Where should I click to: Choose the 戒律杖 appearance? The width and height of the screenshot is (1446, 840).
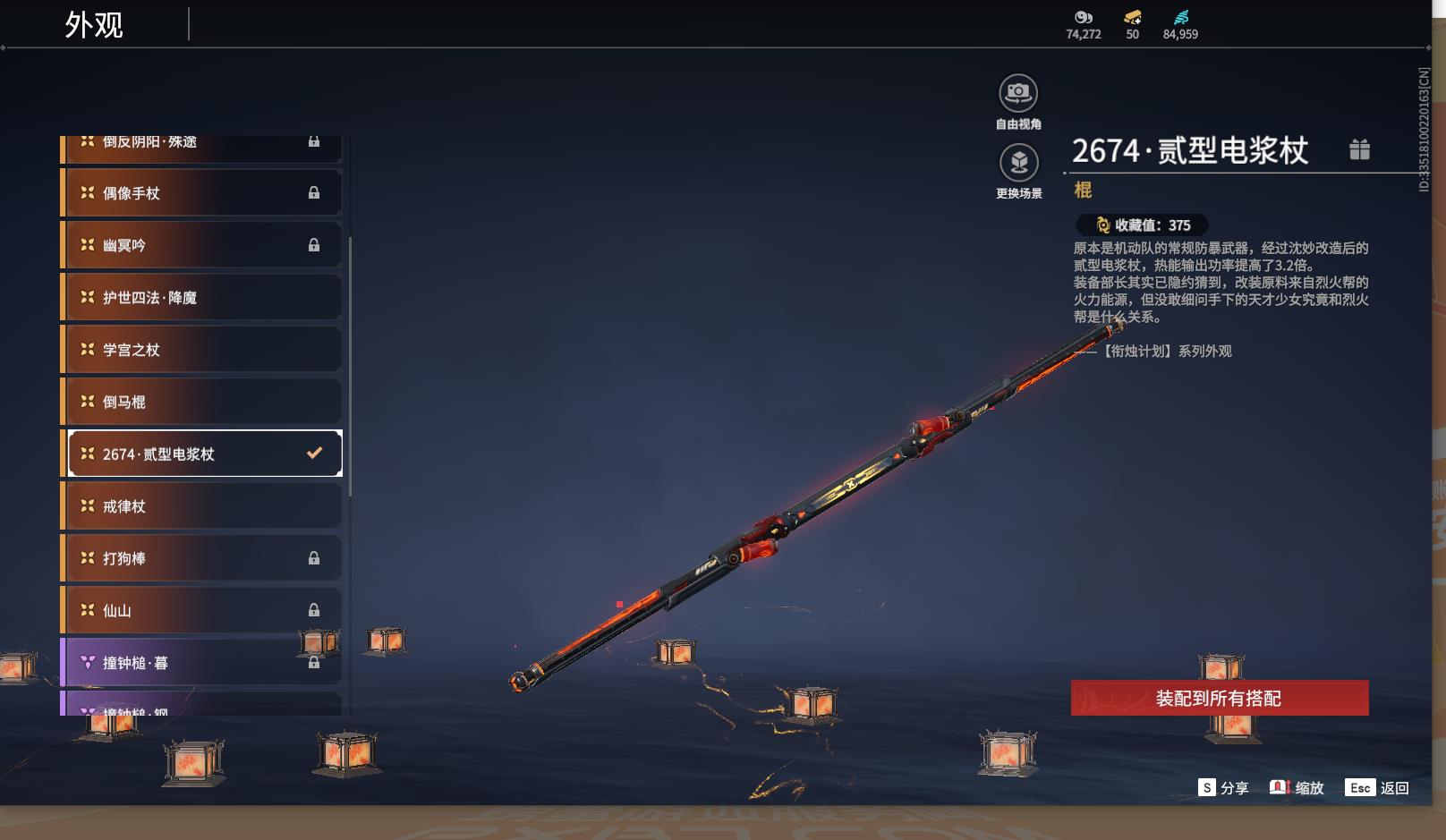(202, 506)
